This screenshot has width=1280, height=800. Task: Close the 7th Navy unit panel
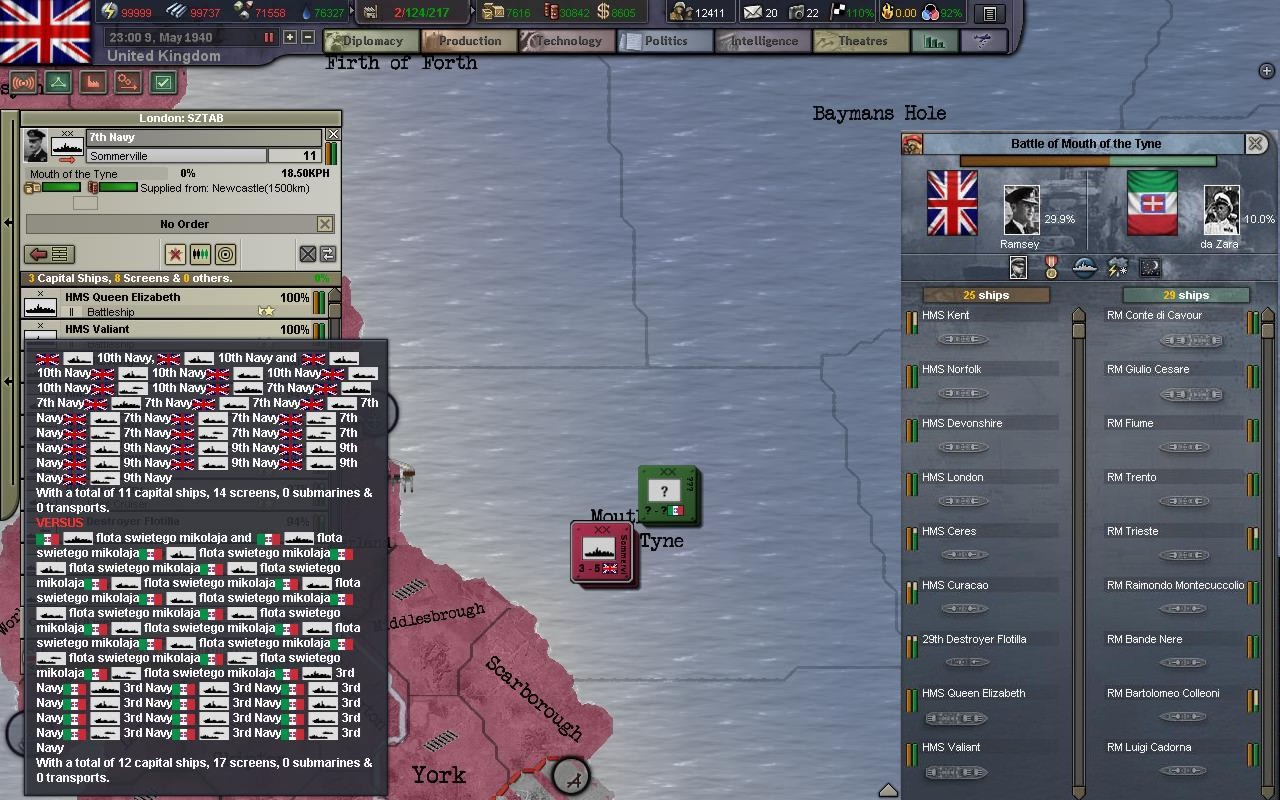(333, 134)
